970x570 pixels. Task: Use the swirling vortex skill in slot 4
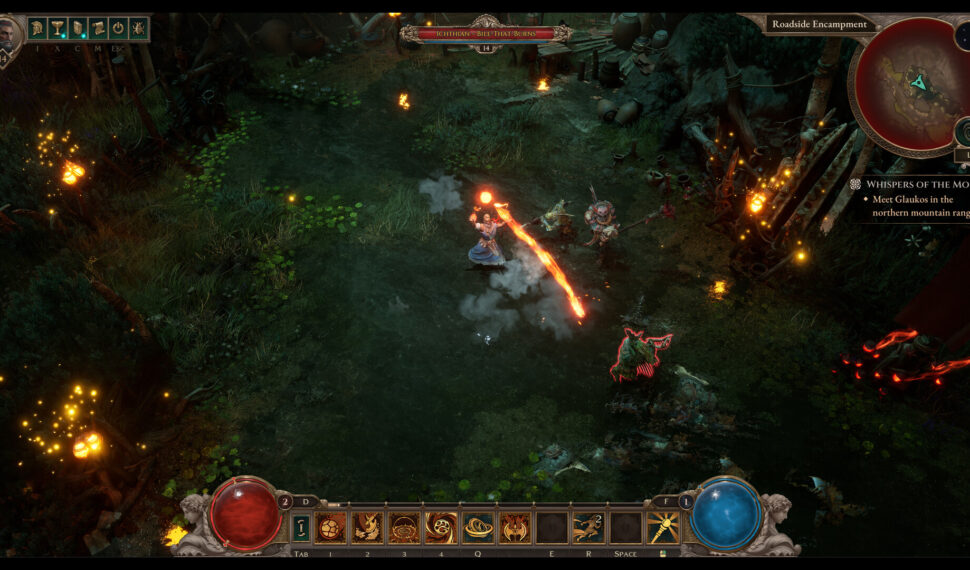441,528
